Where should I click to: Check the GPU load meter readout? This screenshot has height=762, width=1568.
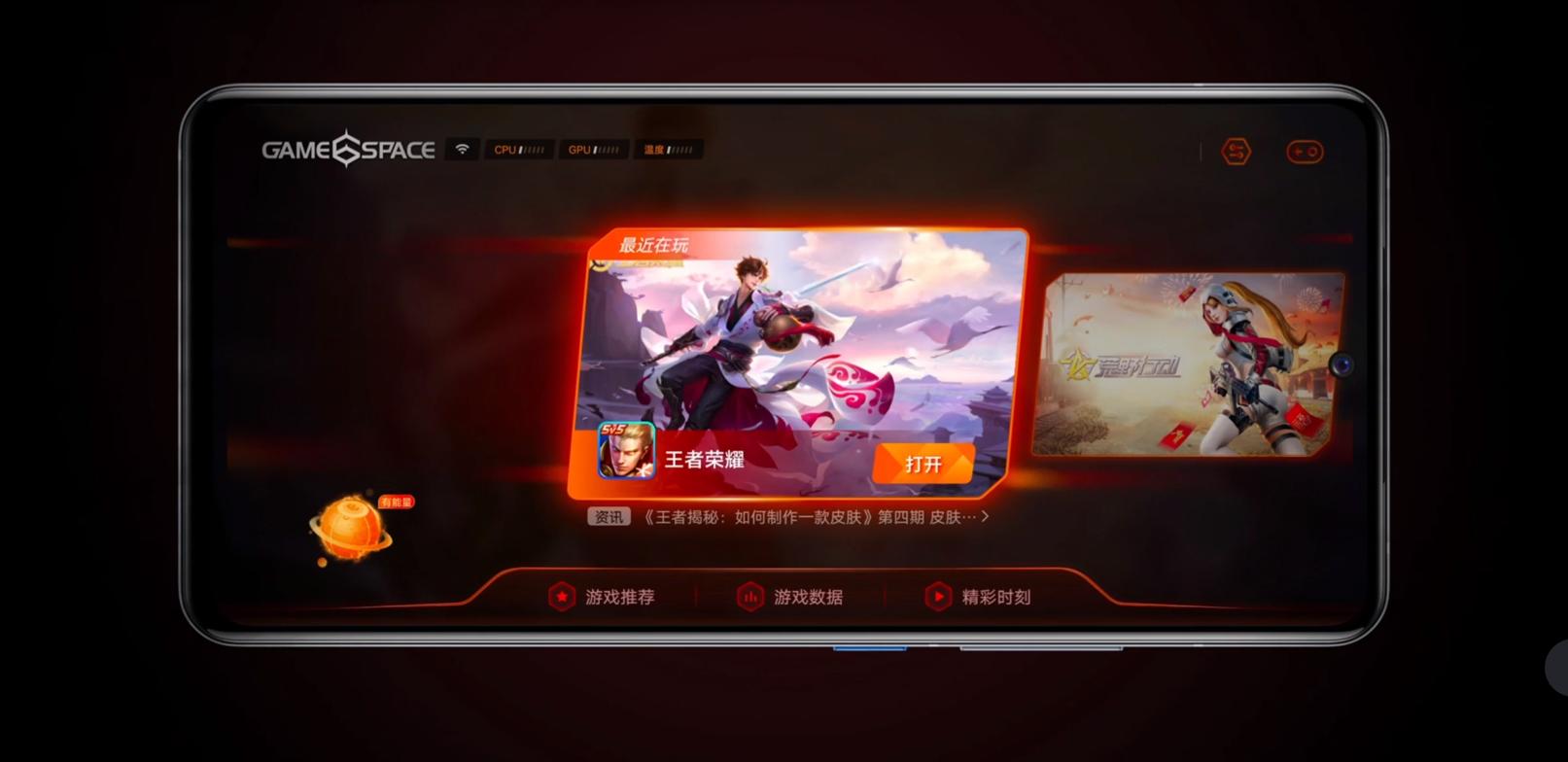593,148
